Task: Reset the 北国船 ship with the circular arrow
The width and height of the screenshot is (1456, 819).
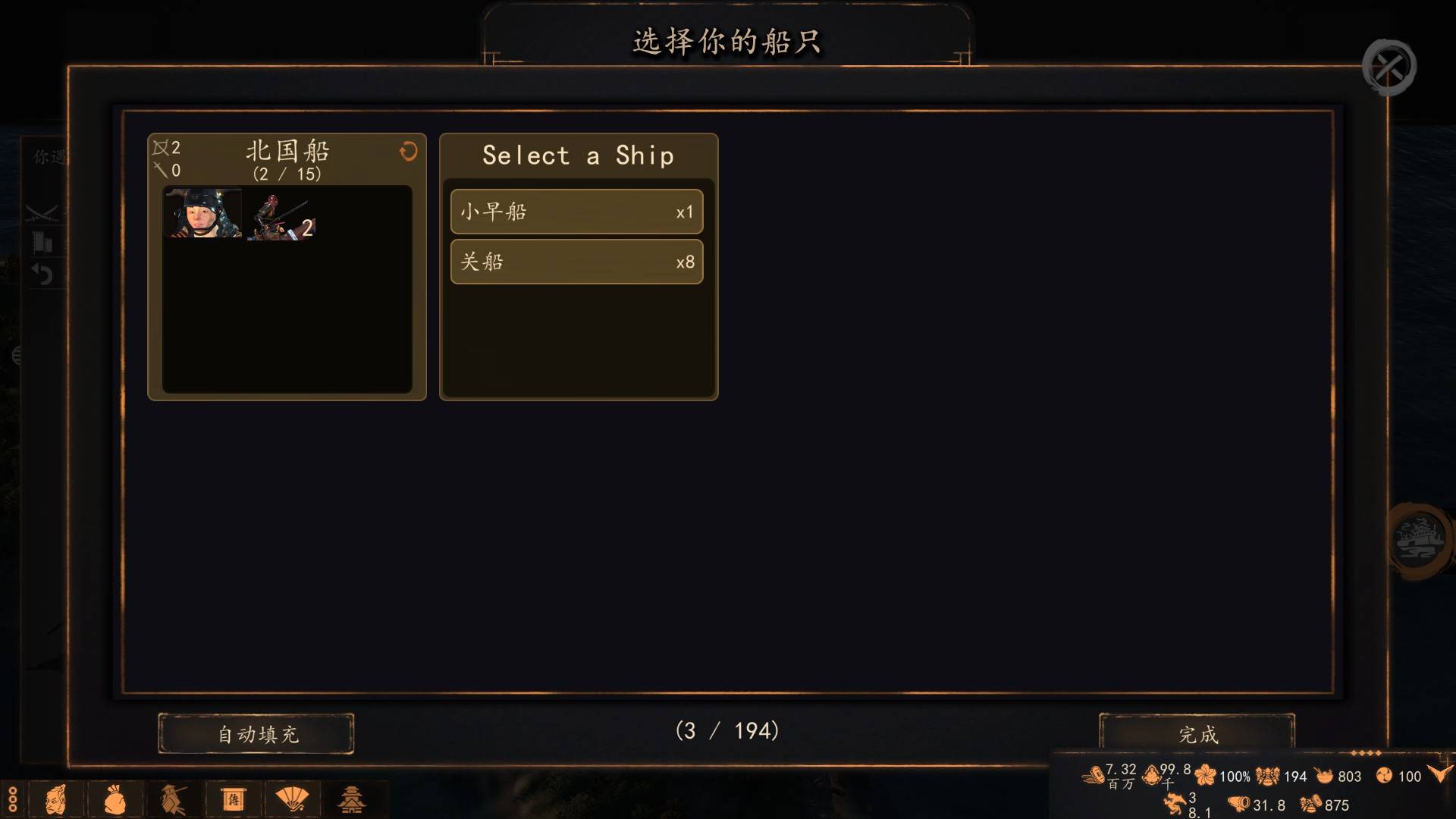Action: coord(408,152)
